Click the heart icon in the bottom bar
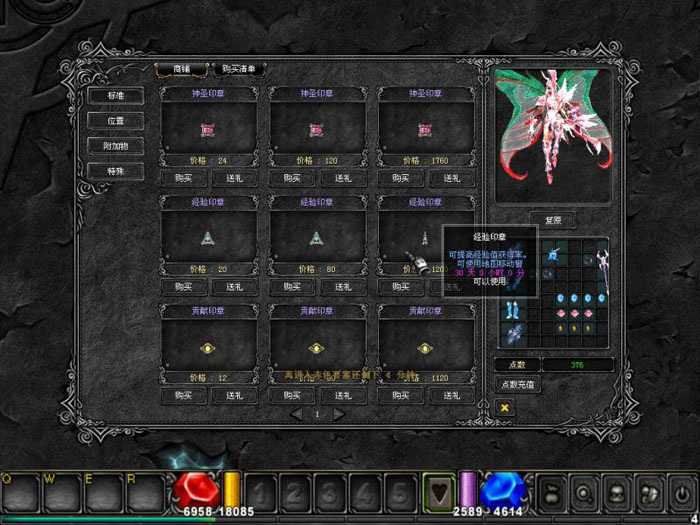 click(x=437, y=491)
